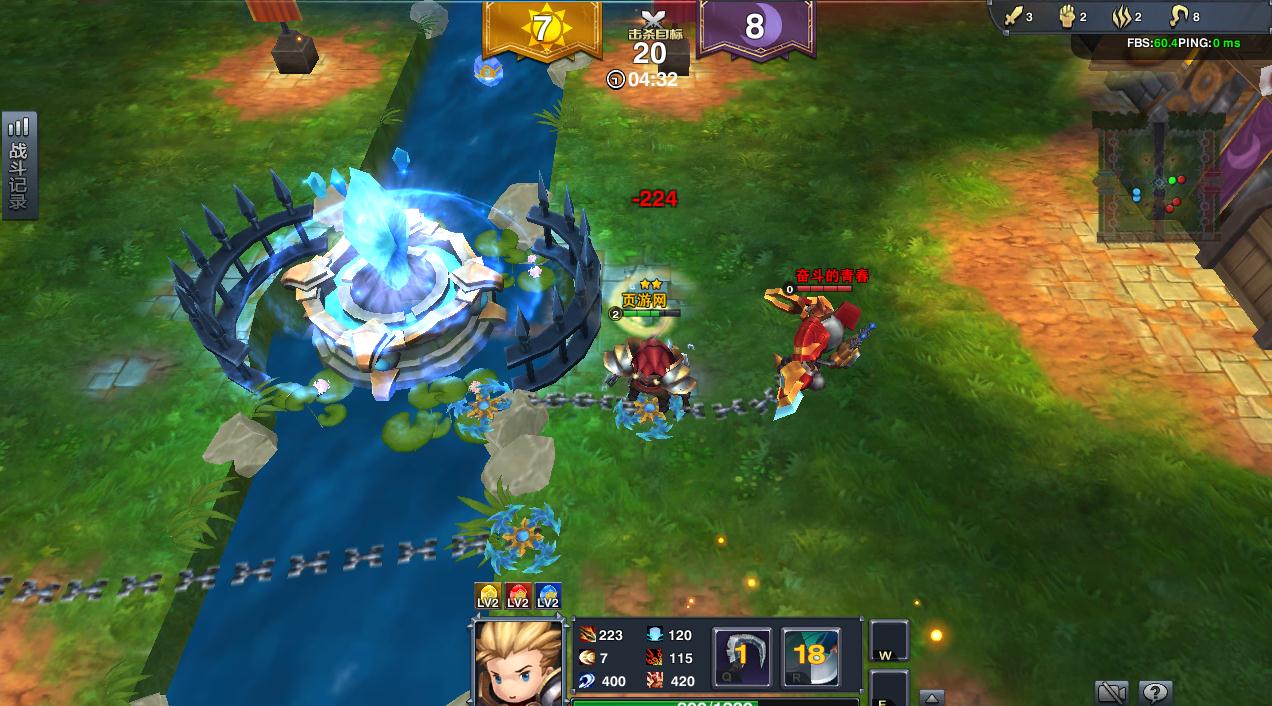This screenshot has height=706, width=1272.
Task: Click the blonde hero portrait
Action: 518,661
